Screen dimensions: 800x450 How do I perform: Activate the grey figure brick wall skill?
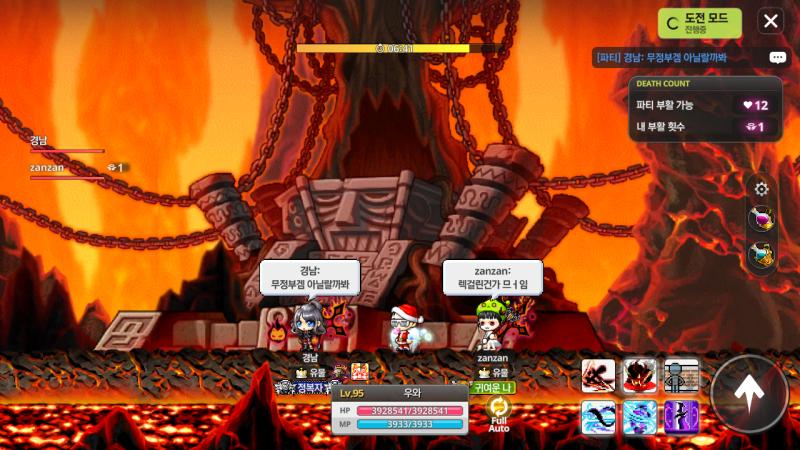(x=681, y=375)
